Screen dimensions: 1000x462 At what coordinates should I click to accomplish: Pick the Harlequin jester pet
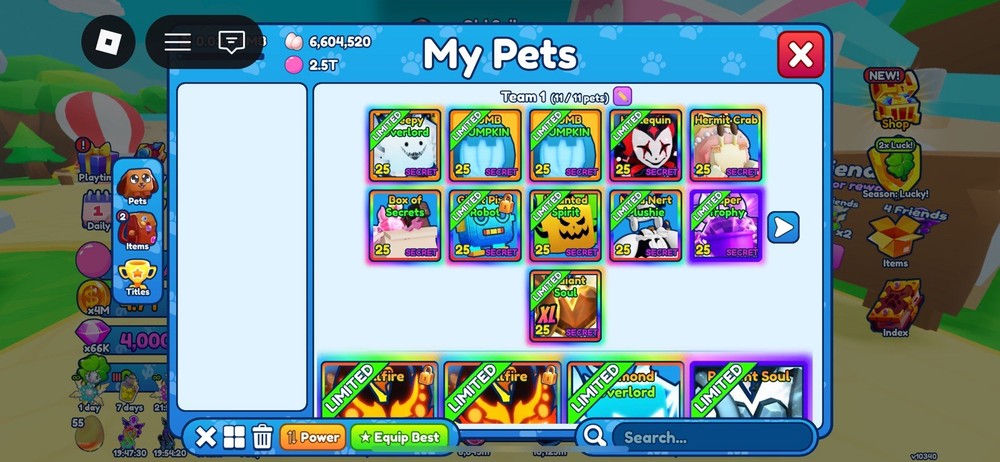tap(646, 145)
